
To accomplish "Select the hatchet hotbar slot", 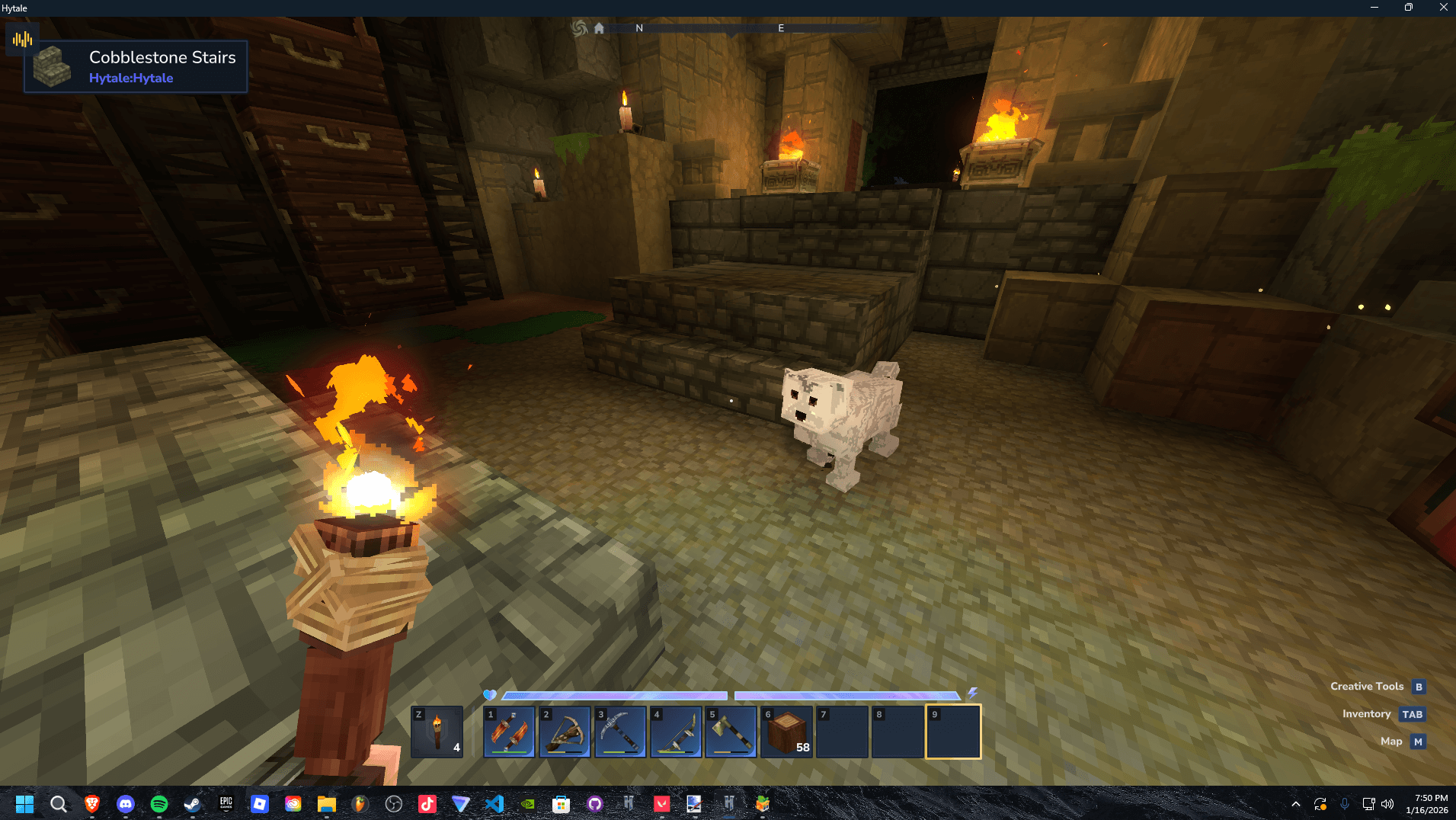I will (731, 732).
